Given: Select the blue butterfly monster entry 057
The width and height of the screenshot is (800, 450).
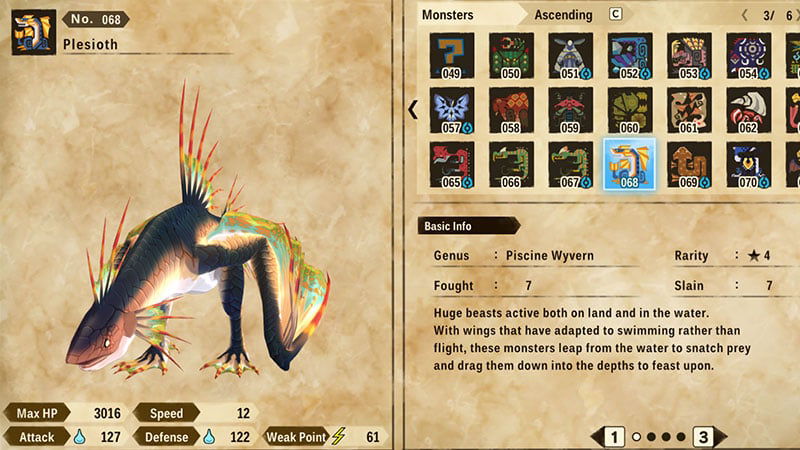Looking at the screenshot, I should coord(452,110).
